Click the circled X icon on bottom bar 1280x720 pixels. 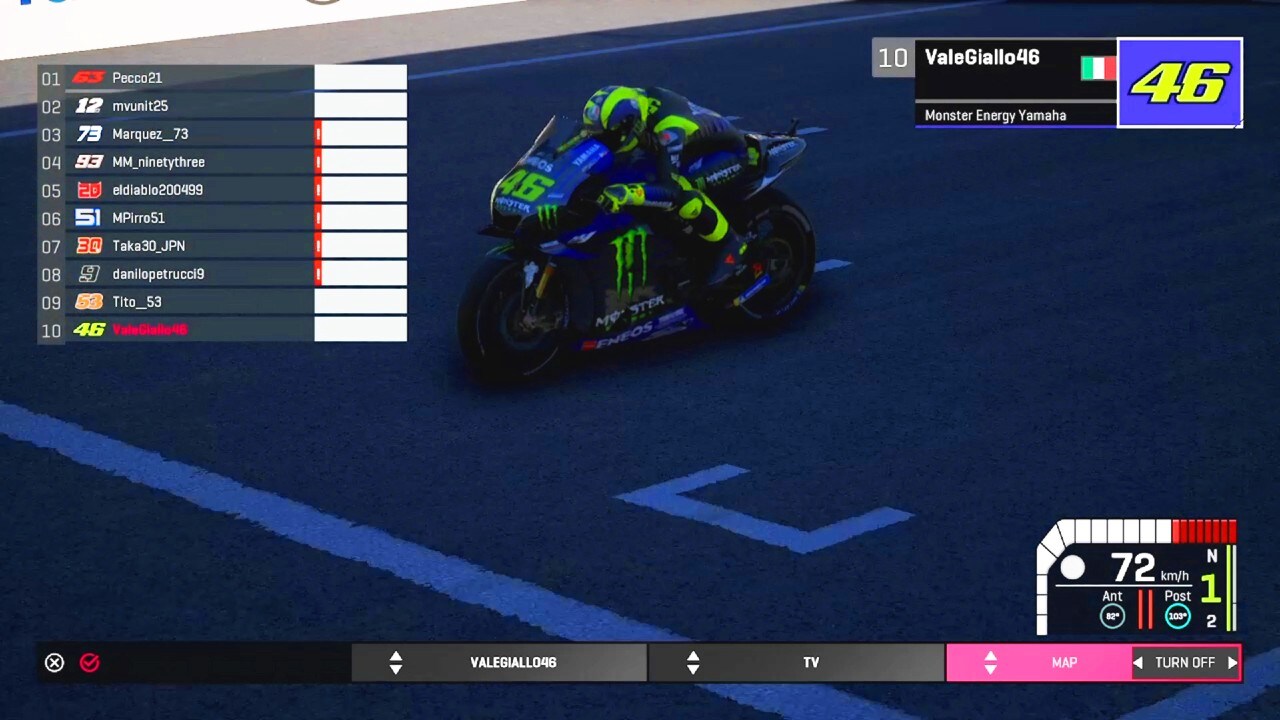(54, 662)
